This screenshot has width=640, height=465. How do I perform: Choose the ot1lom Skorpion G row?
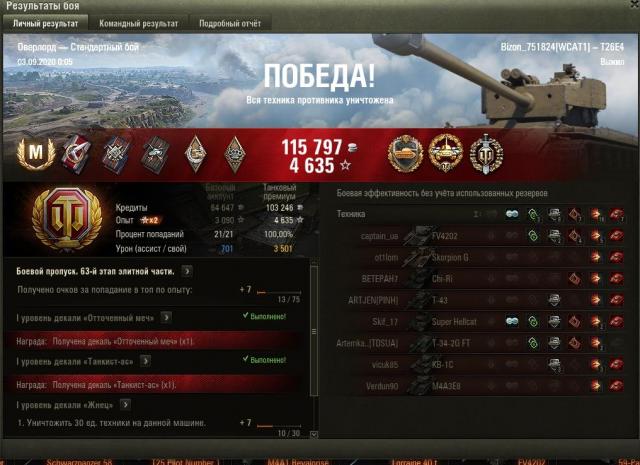[480, 257]
